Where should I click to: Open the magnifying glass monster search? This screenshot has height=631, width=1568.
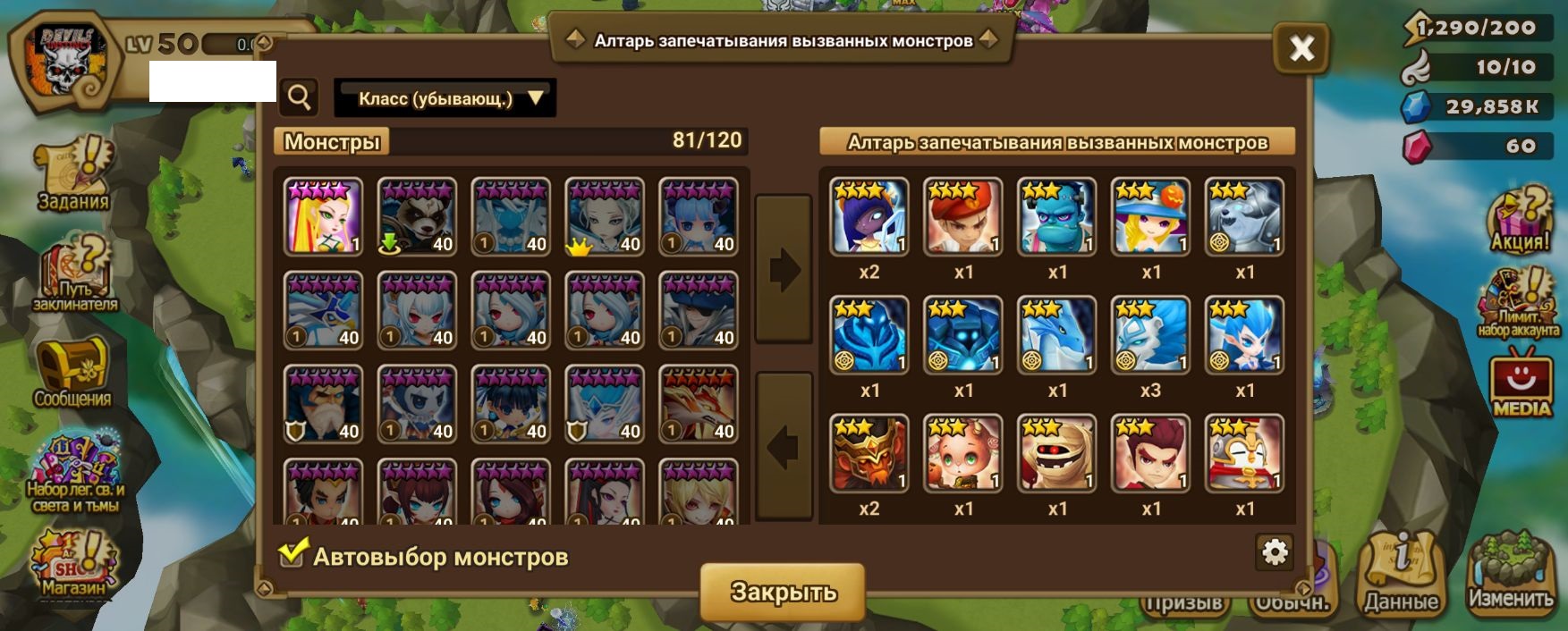(300, 97)
